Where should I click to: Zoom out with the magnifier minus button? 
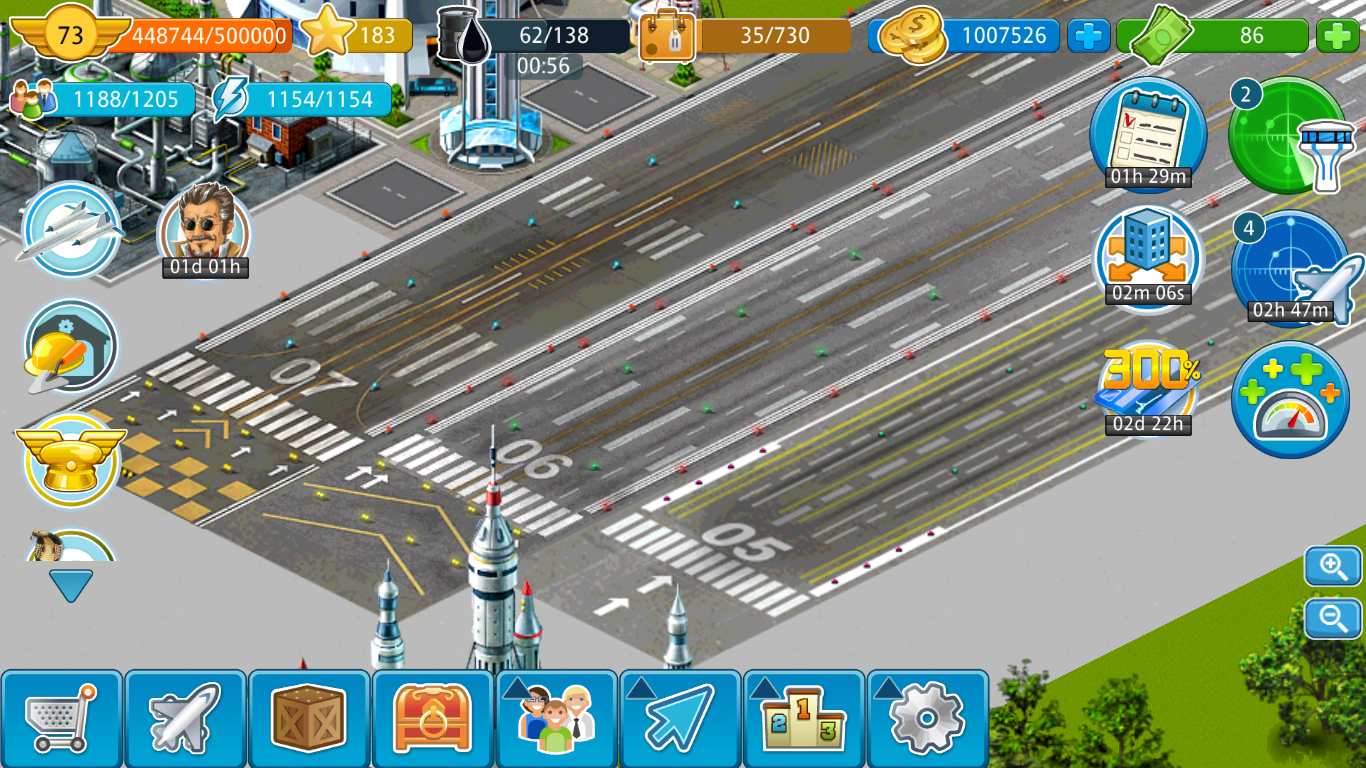point(1333,619)
